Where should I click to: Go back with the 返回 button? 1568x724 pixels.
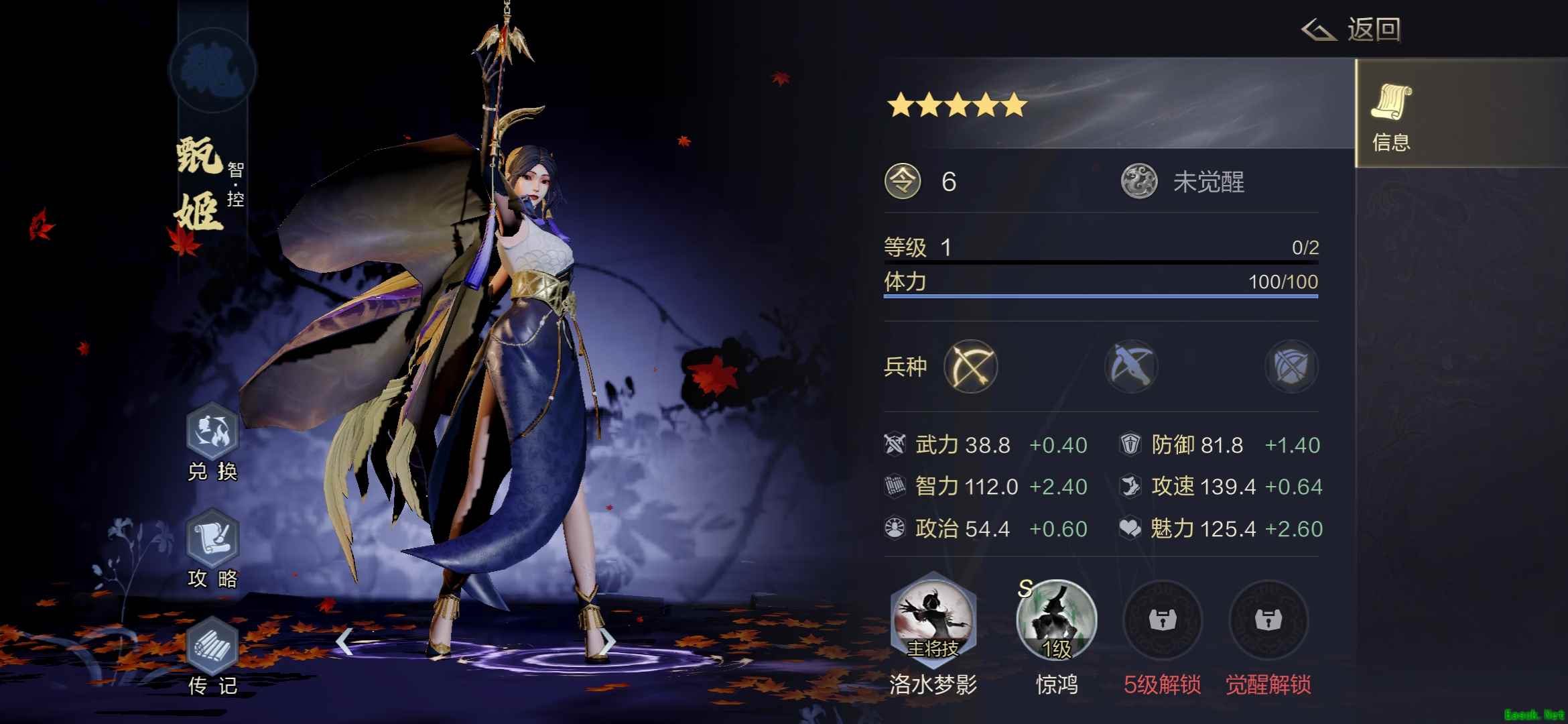1352,30
